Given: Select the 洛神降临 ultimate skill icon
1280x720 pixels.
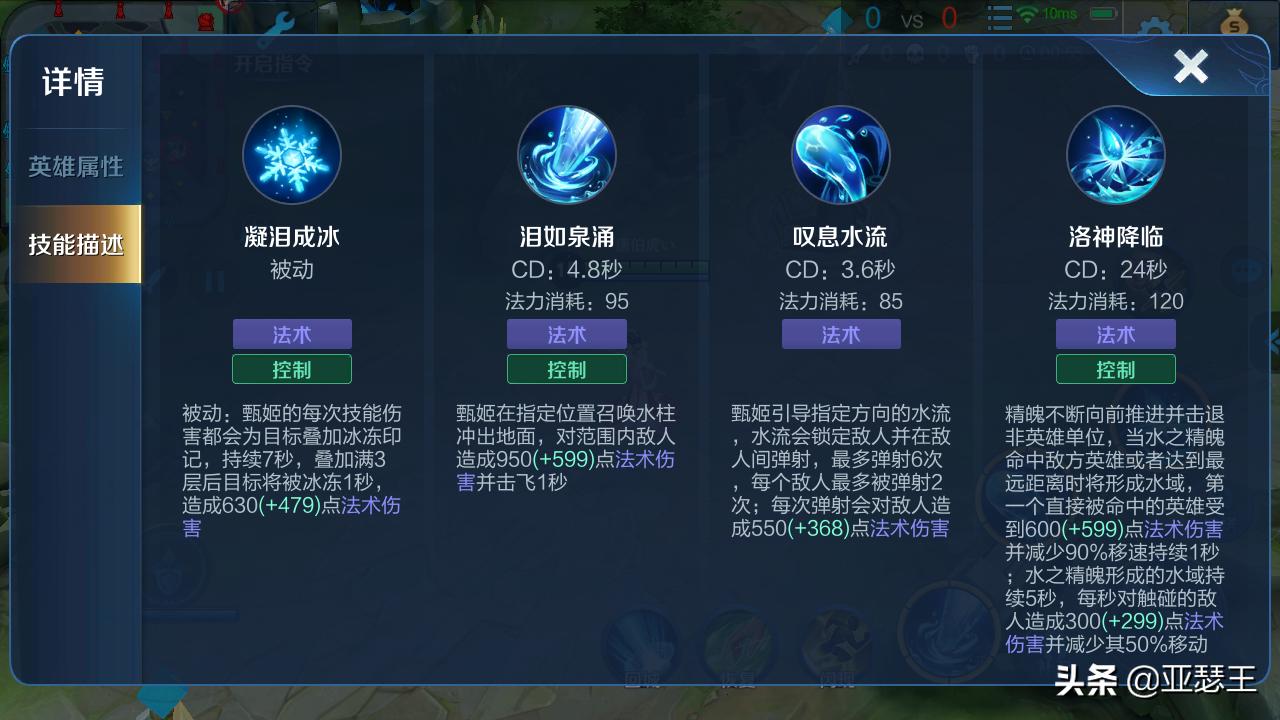Looking at the screenshot, I should (x=1115, y=155).
